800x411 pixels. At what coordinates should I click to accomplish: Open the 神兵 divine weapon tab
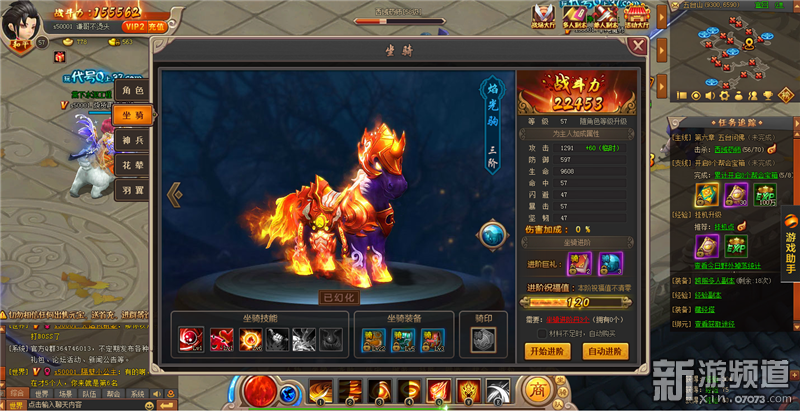coord(133,142)
